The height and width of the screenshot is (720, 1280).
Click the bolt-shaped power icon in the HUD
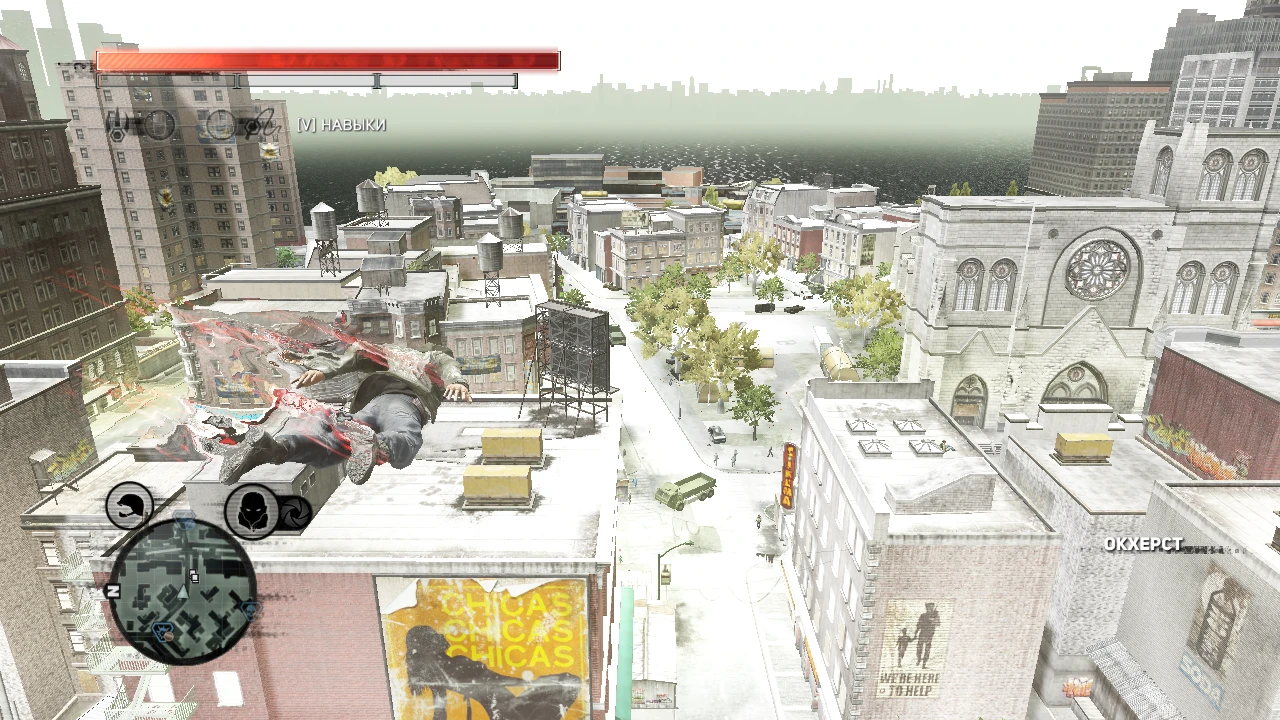pos(261,122)
